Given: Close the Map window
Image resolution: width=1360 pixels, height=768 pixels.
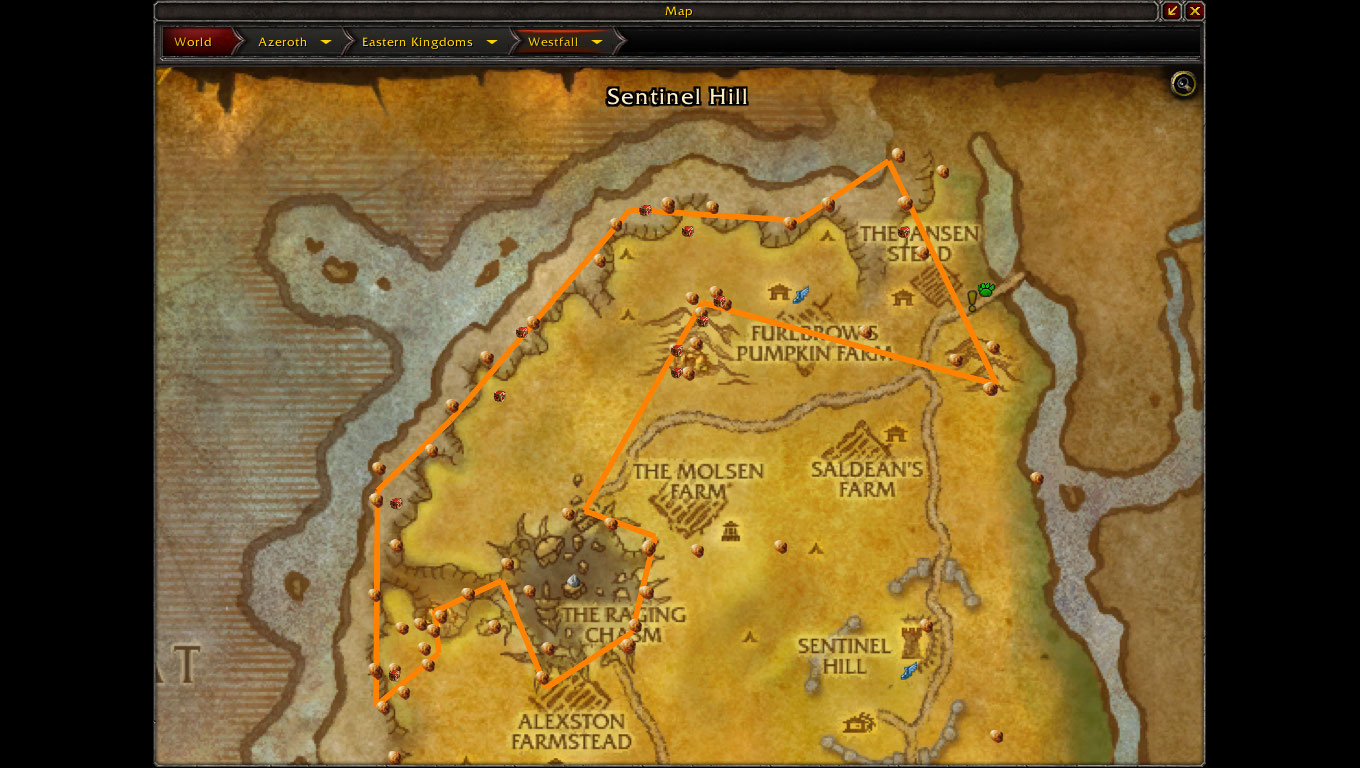Looking at the screenshot, I should pos(1194,11).
